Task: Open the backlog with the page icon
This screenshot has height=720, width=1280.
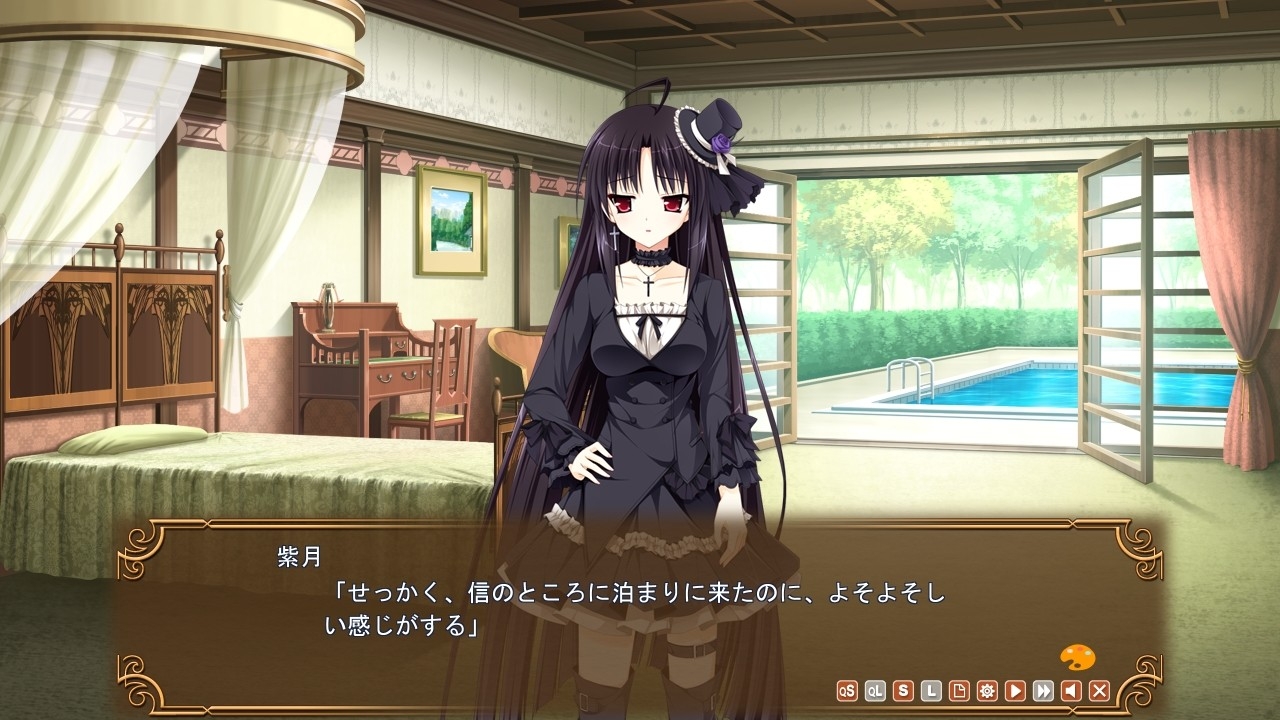Action: click(957, 692)
